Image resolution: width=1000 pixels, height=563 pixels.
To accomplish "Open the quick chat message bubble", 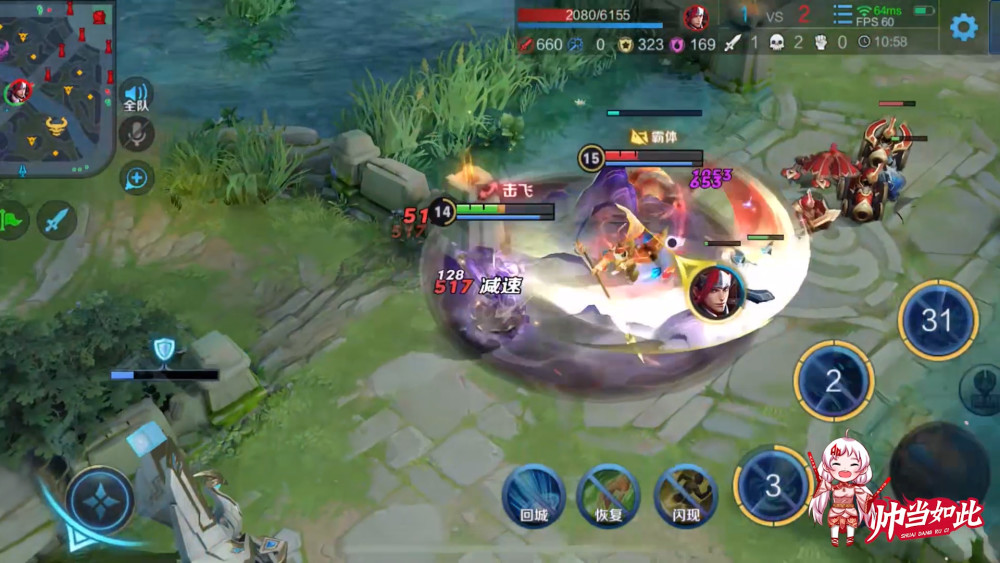I will click(137, 178).
